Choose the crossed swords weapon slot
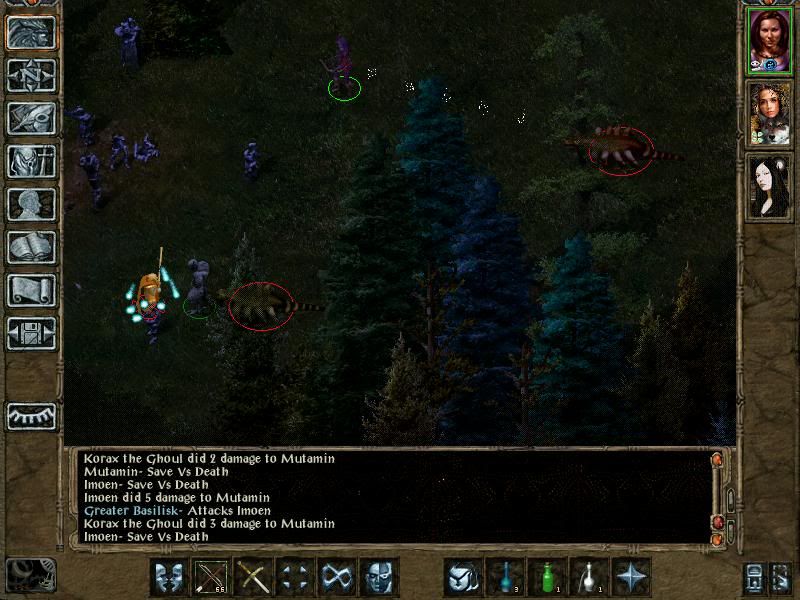The width and height of the screenshot is (800, 600). 253,577
